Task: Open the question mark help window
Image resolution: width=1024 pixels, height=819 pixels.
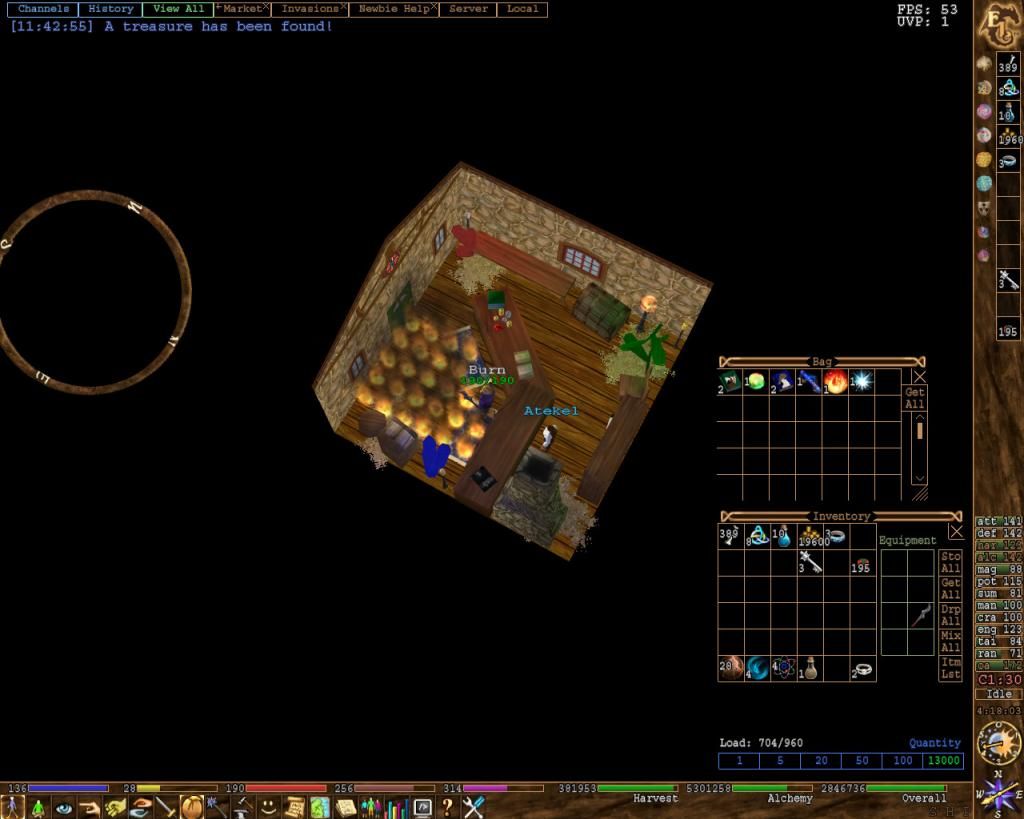Action: click(x=447, y=807)
